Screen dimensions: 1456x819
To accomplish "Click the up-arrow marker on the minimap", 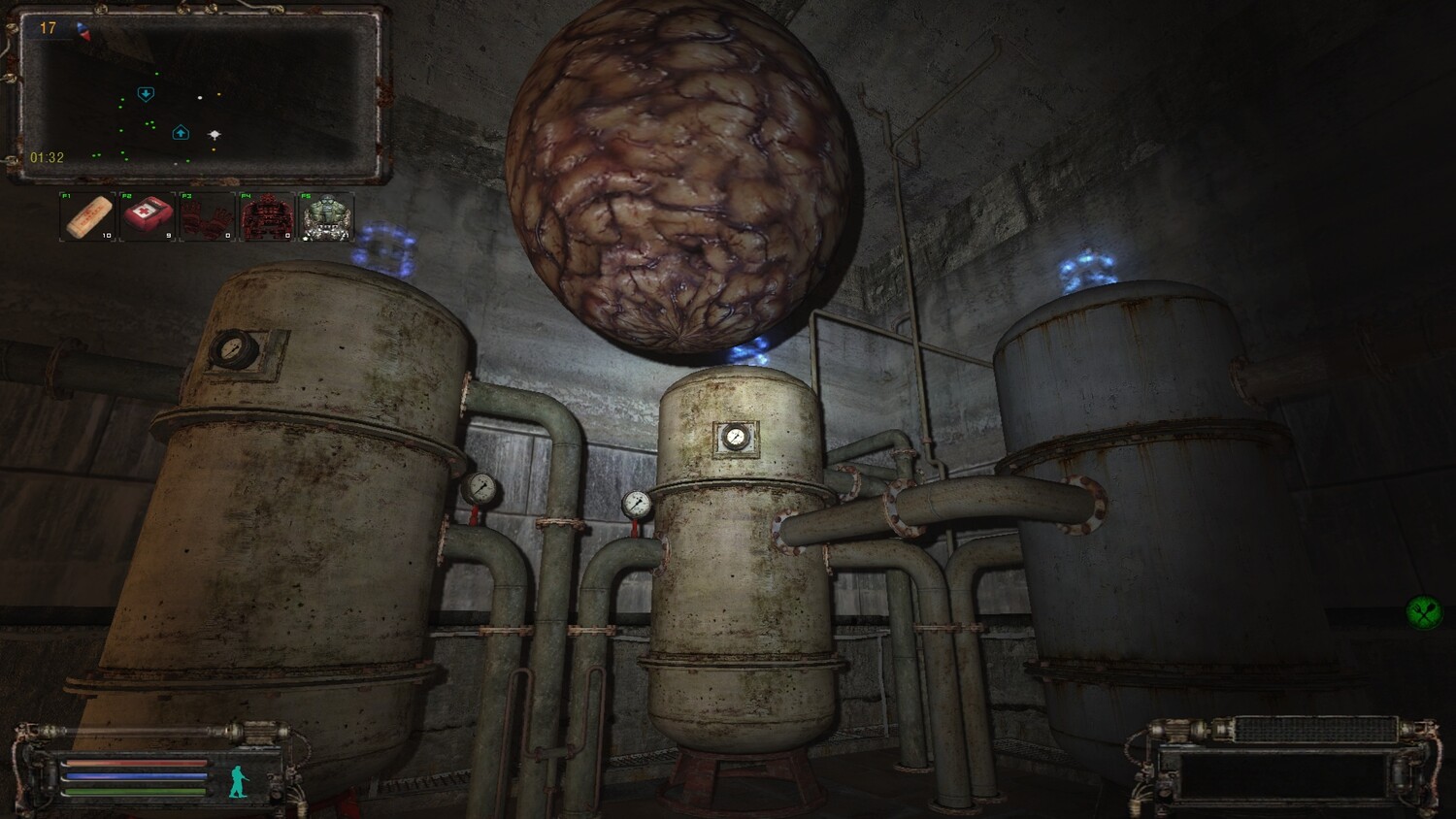I will tap(181, 133).
